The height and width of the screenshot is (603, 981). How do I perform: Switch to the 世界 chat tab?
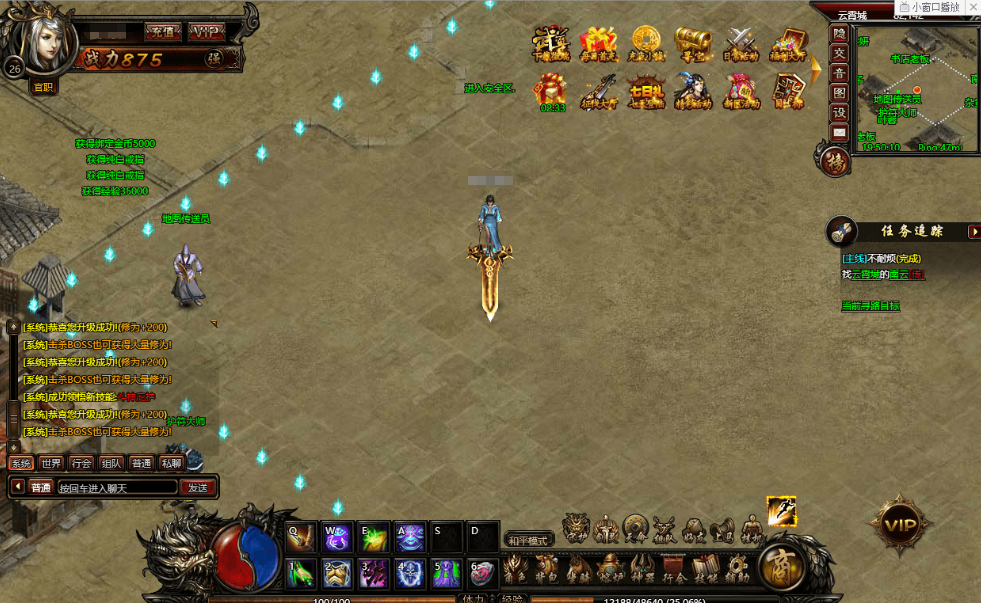click(51, 463)
